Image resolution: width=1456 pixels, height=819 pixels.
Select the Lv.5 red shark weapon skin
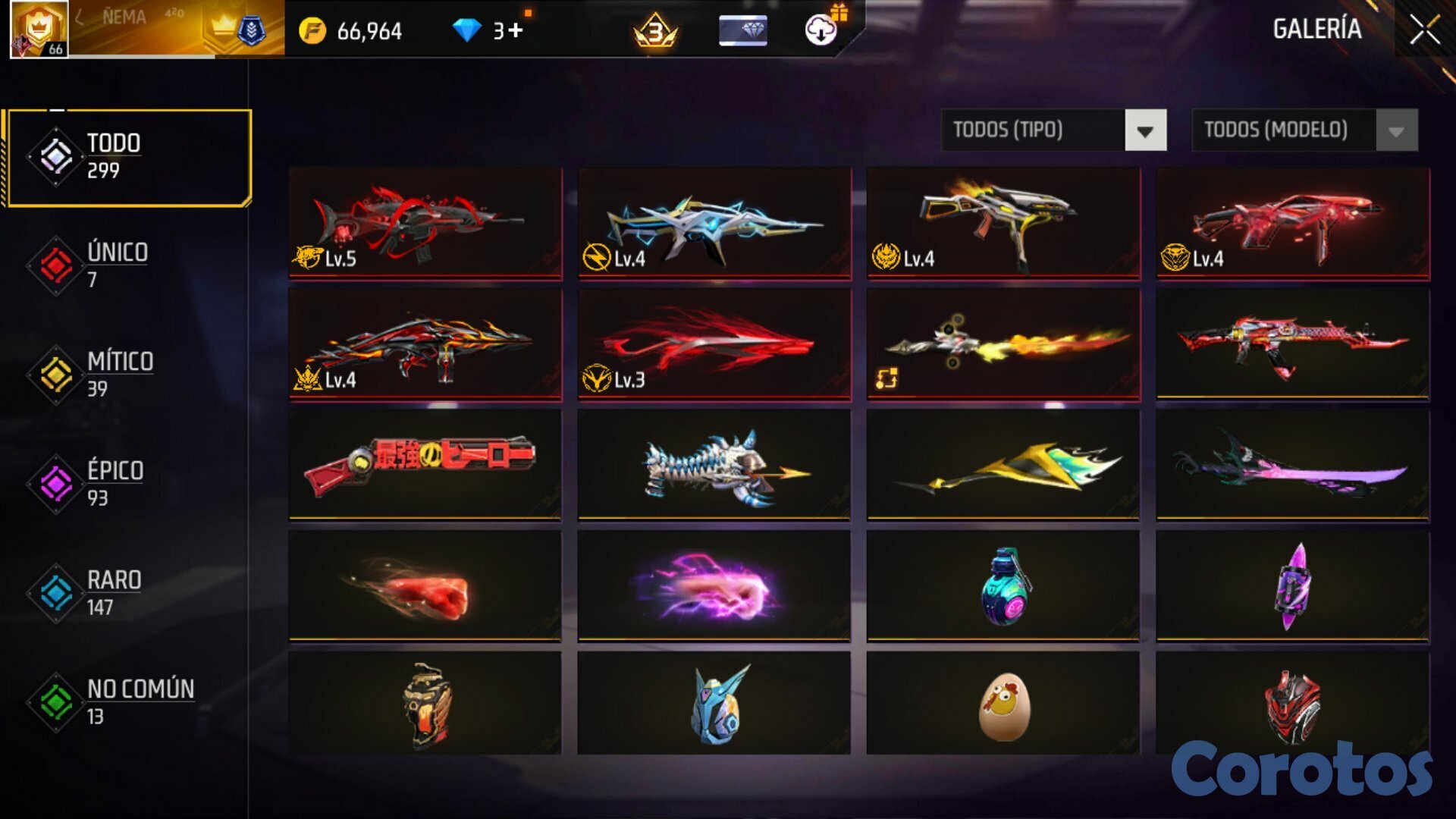point(425,223)
